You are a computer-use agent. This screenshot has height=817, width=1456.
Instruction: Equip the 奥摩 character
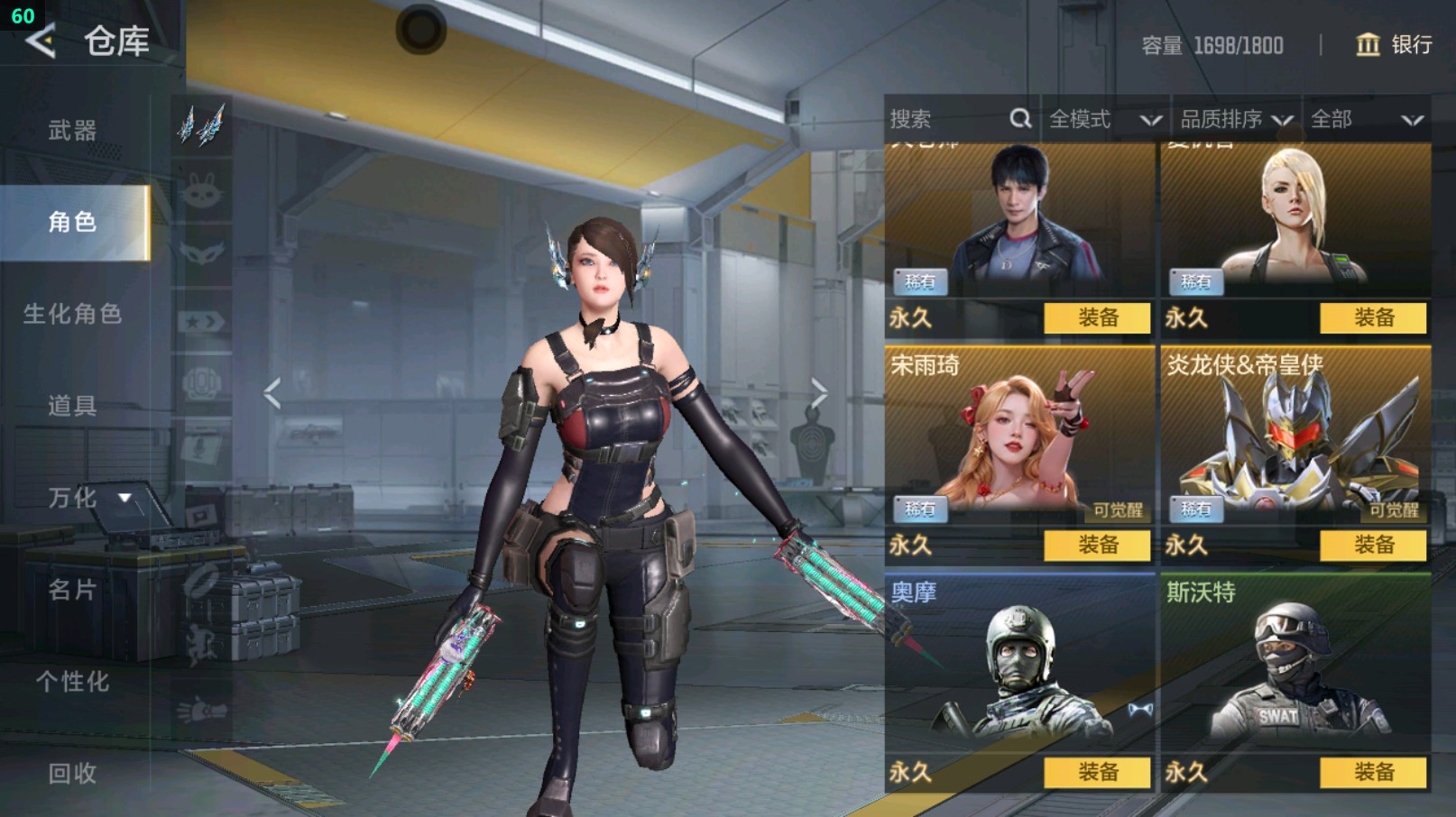click(1097, 772)
